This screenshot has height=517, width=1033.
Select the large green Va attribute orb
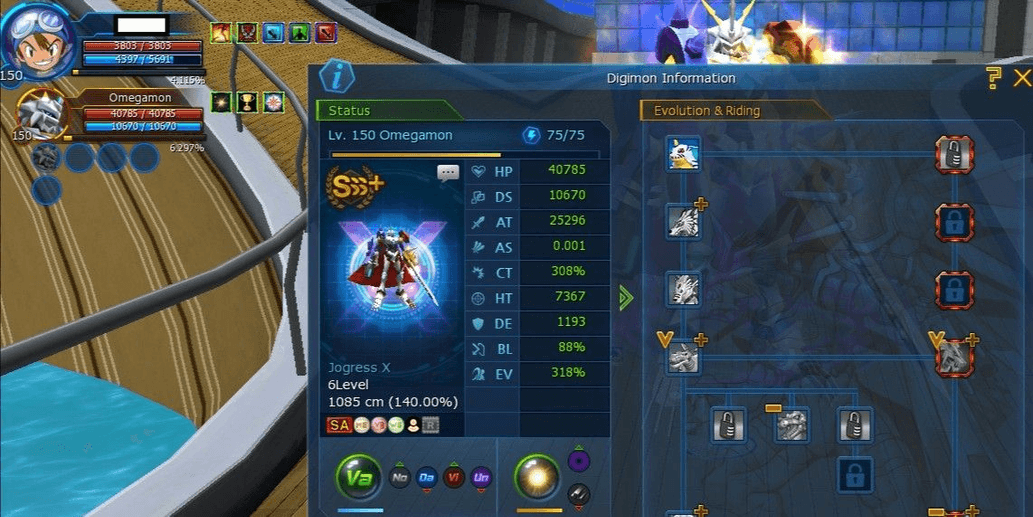(358, 478)
